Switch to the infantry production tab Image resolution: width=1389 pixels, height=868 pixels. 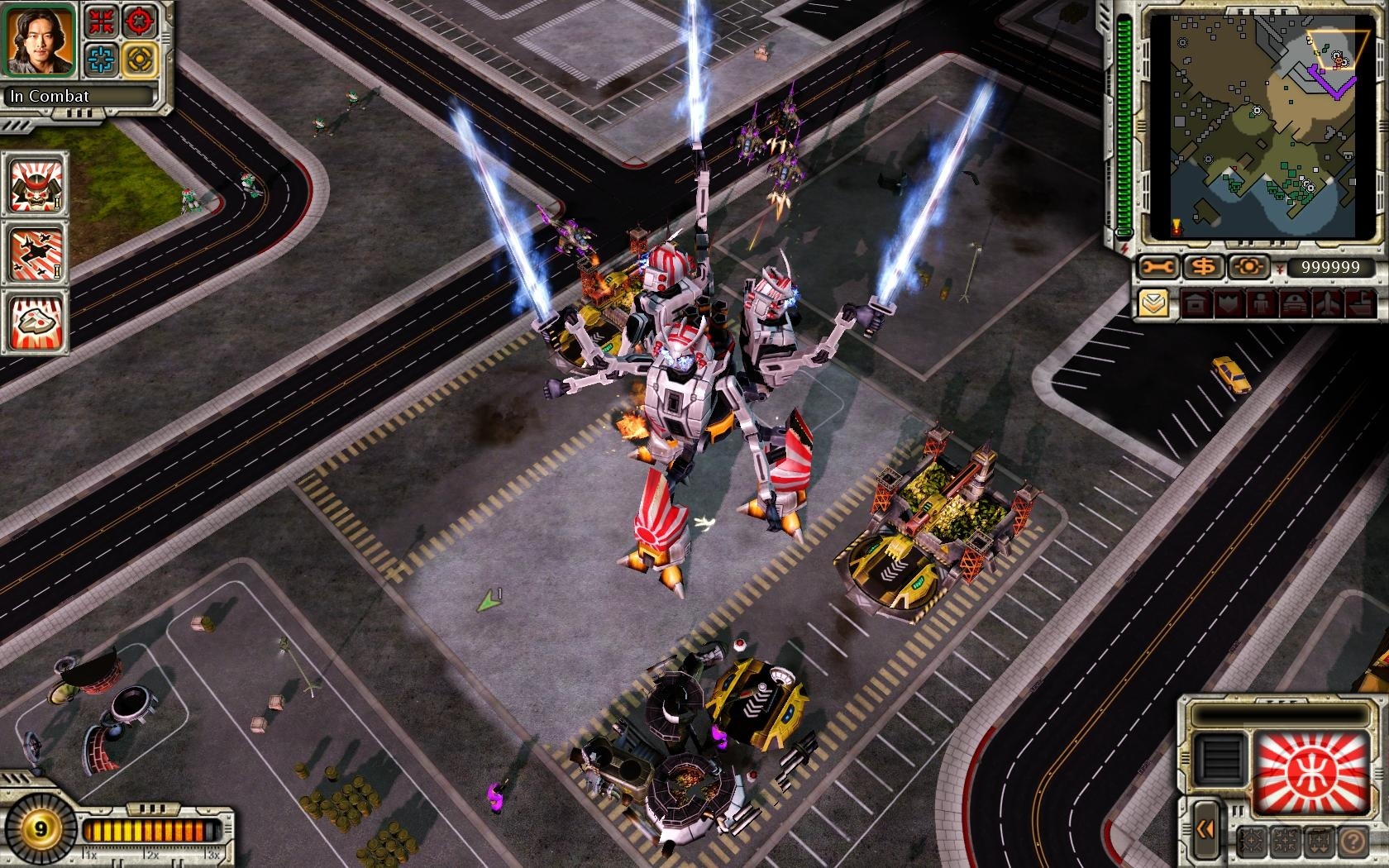click(1260, 304)
